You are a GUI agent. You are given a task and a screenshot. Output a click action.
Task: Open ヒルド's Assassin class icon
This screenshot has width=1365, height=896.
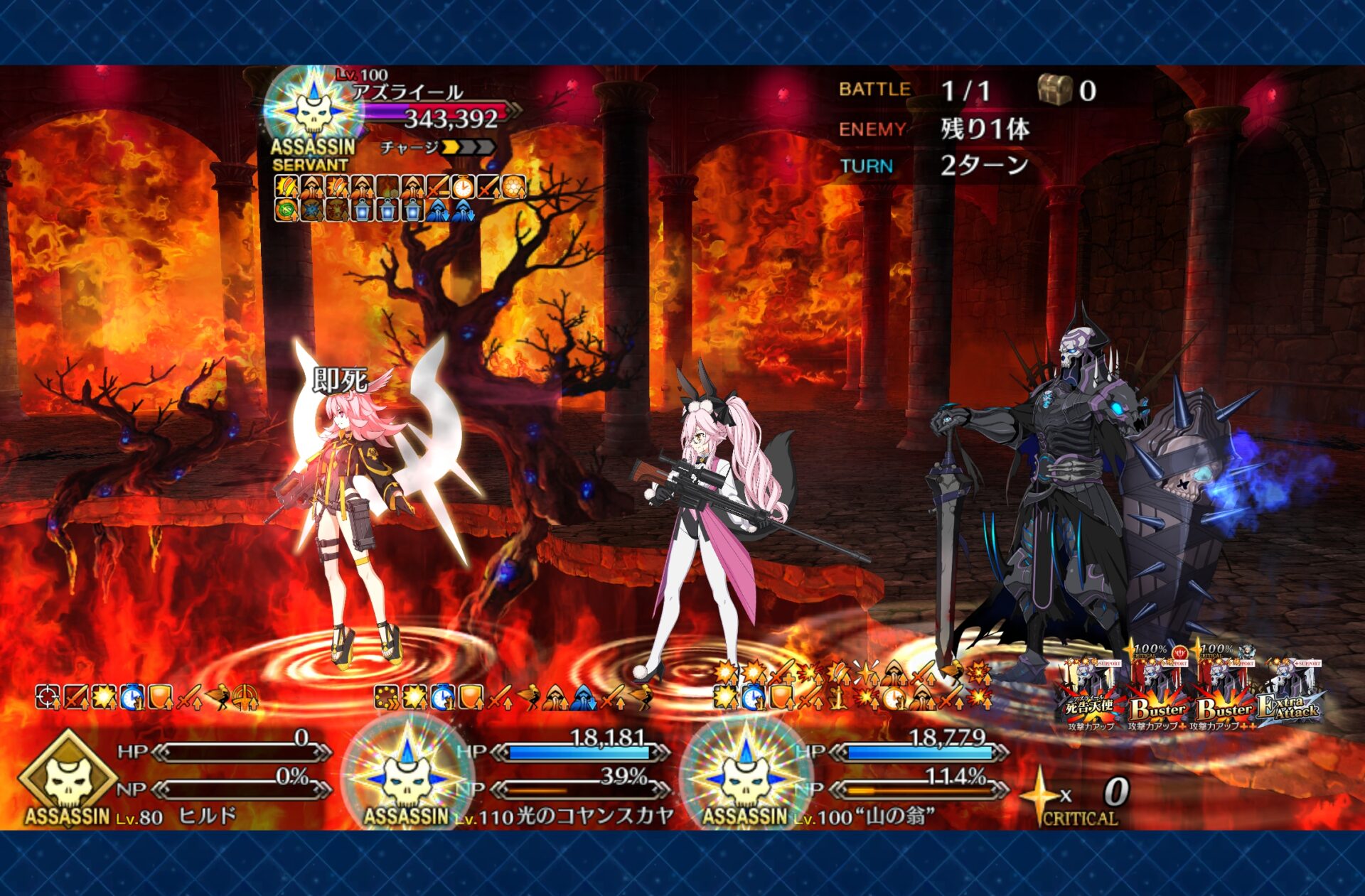point(67,778)
